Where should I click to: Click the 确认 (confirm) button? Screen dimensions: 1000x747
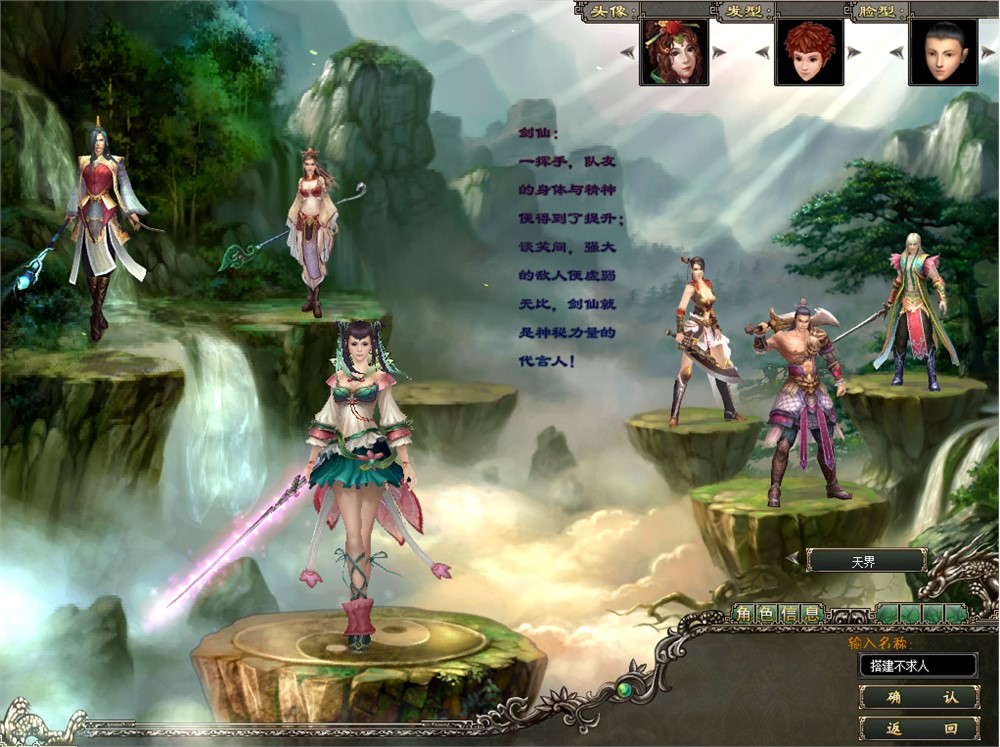click(x=918, y=697)
